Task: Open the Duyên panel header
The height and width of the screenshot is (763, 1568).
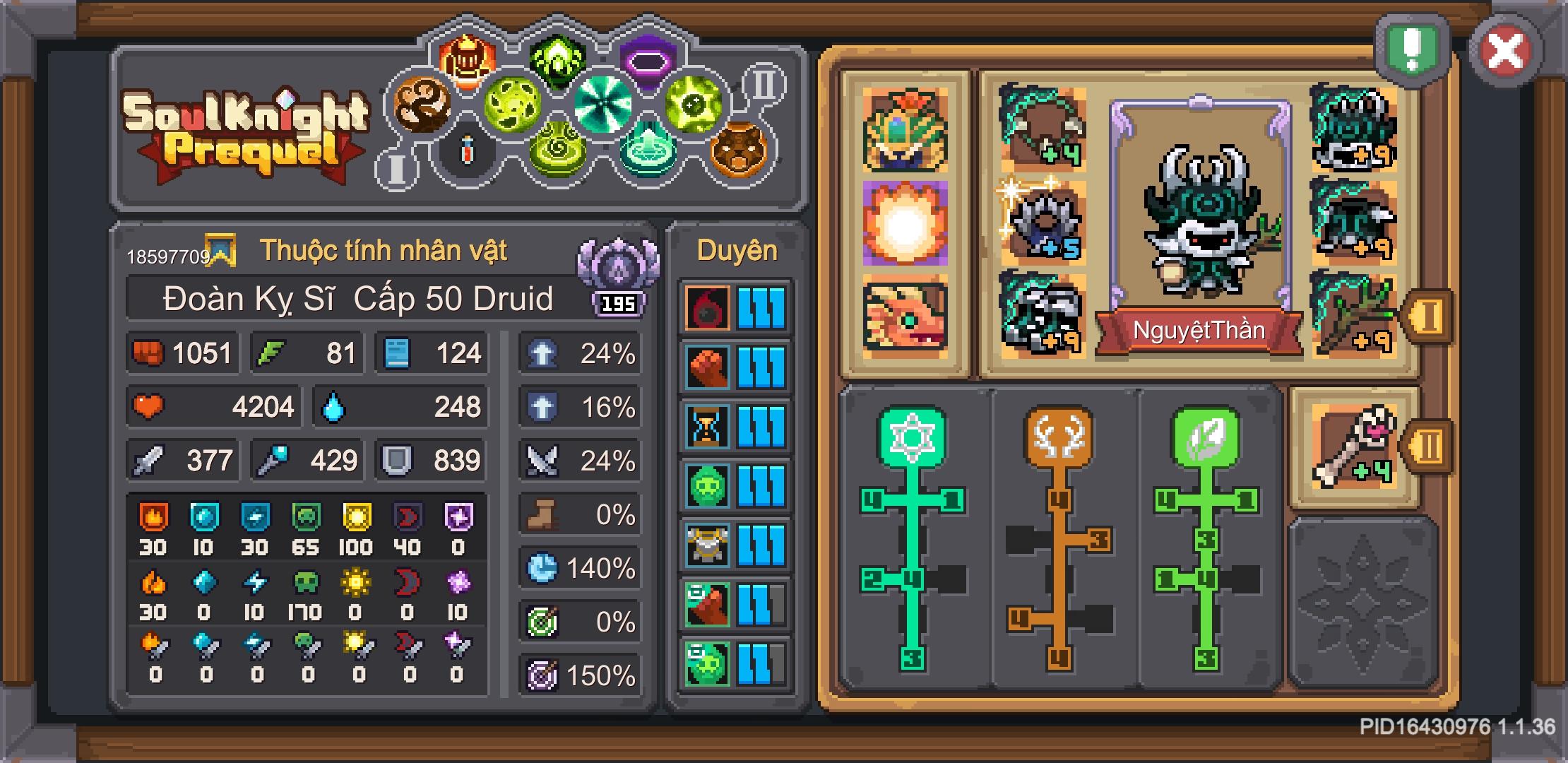Action: point(737,249)
